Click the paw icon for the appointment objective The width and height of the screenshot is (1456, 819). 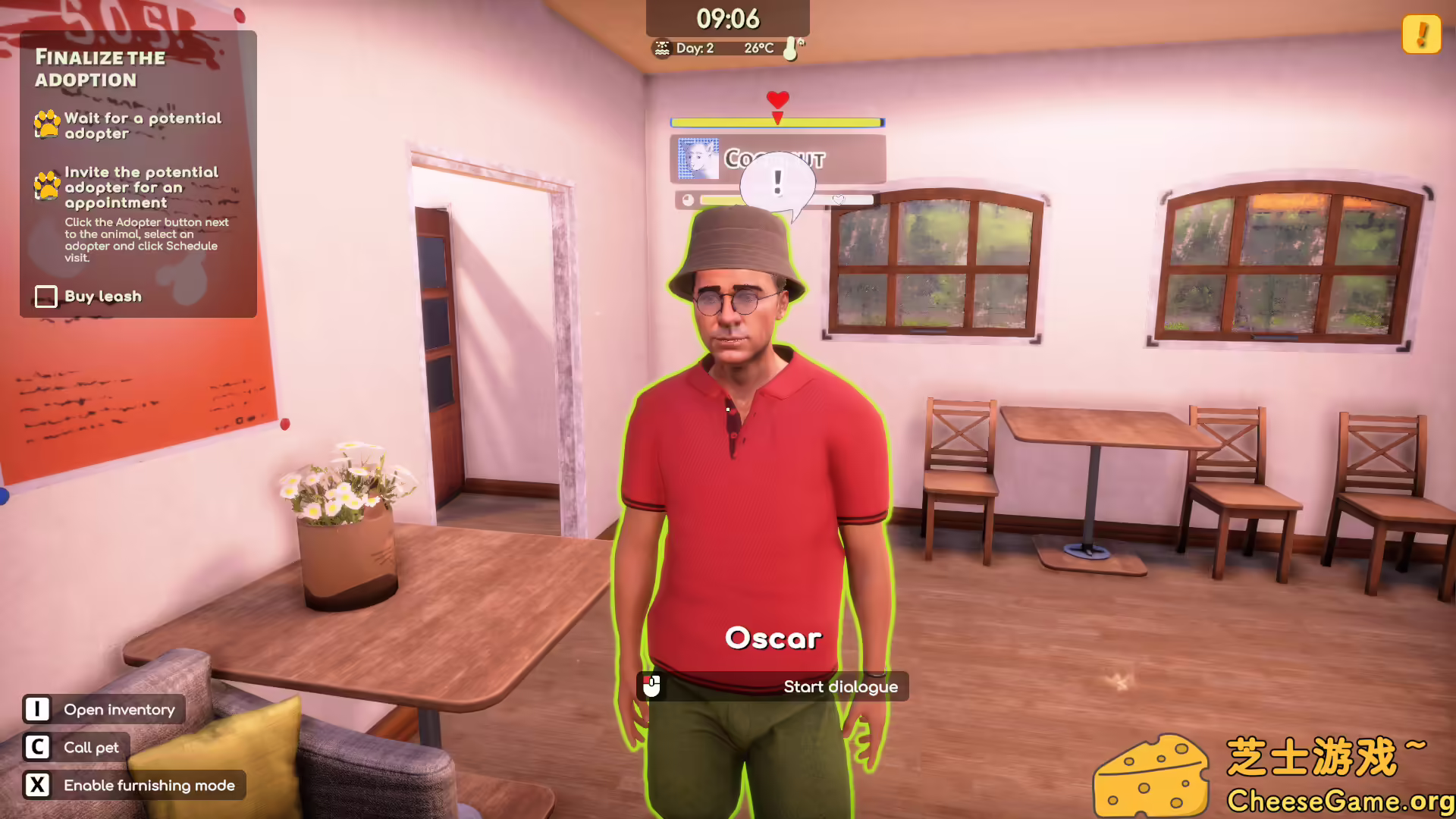(x=45, y=185)
